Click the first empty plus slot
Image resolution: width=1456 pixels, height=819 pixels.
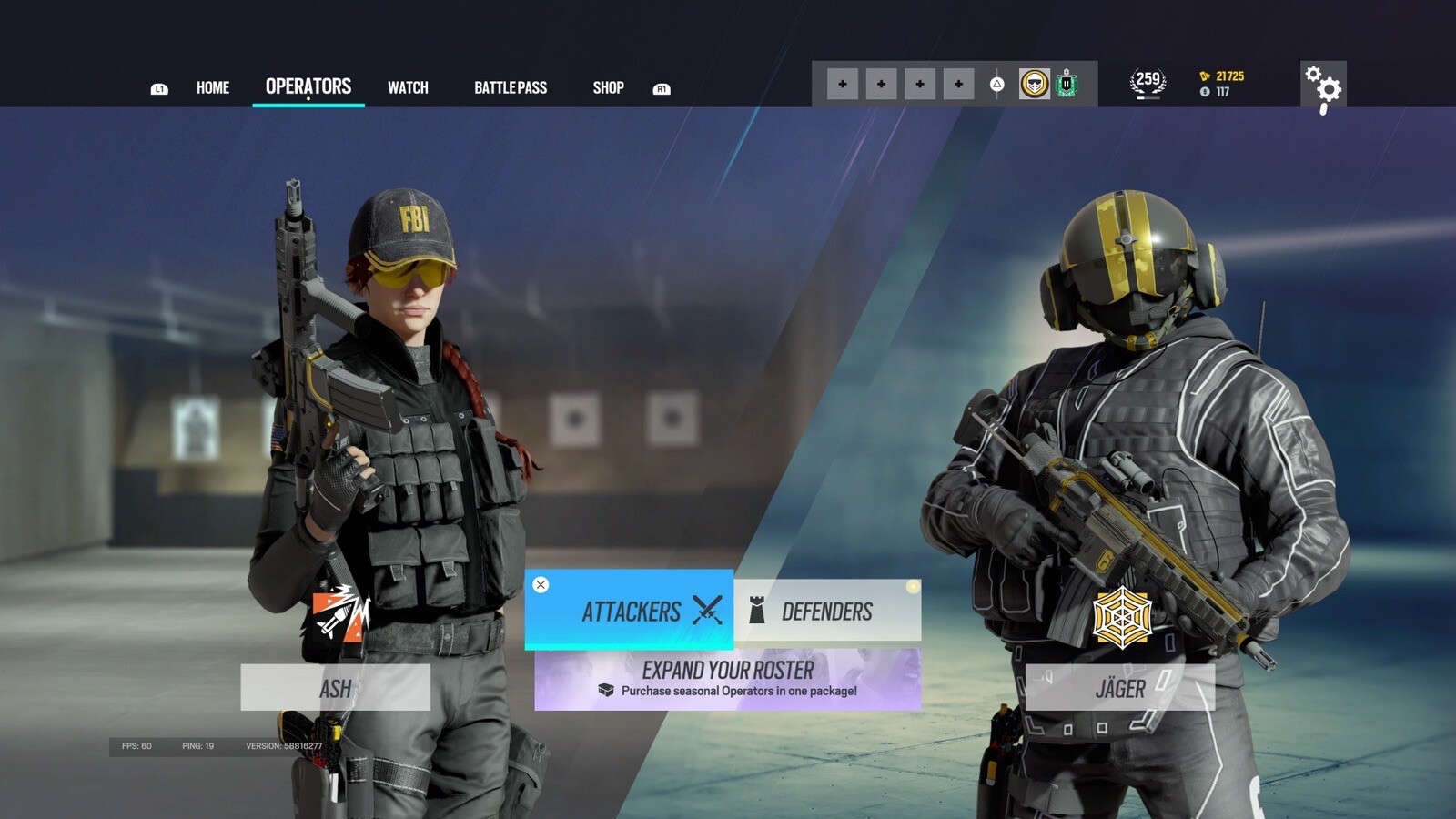(842, 83)
